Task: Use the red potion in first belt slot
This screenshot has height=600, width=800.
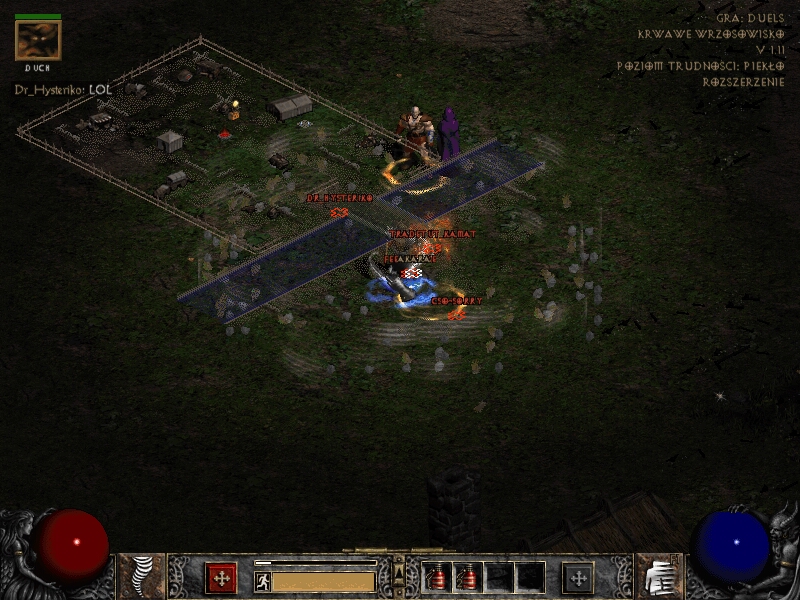Action: point(437,577)
